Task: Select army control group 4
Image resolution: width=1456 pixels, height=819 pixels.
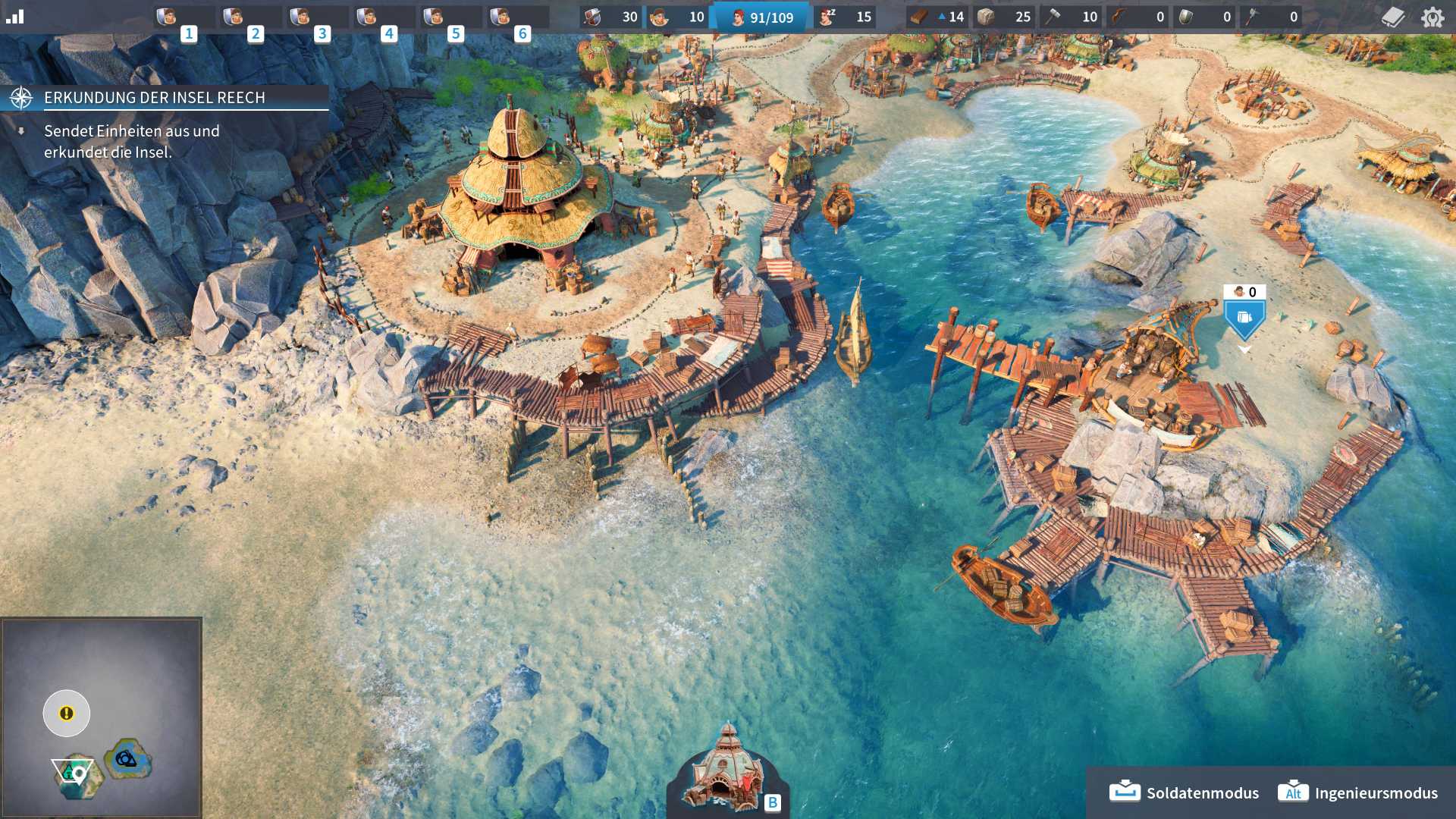Action: 384,17
